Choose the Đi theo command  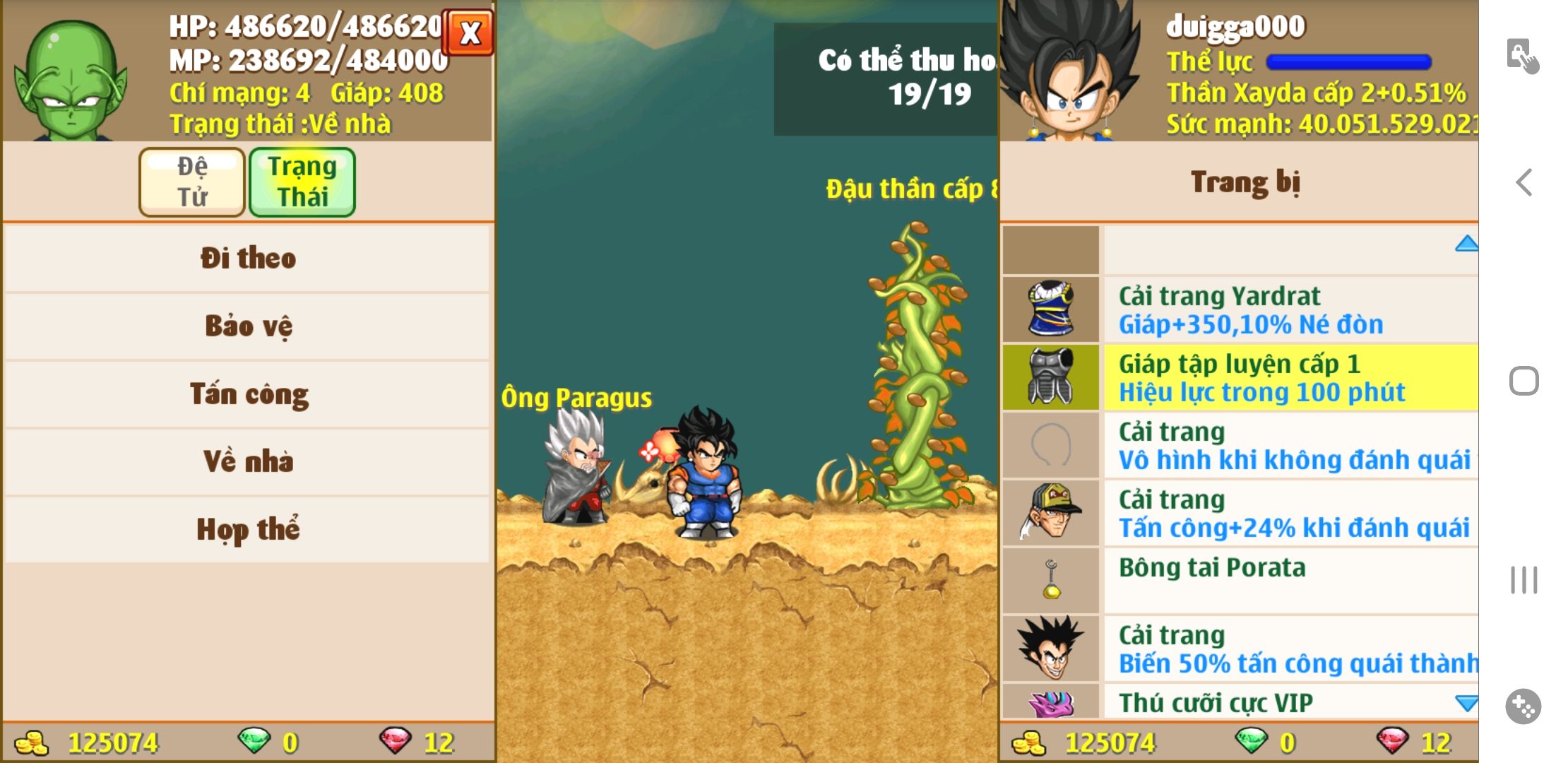tap(247, 258)
